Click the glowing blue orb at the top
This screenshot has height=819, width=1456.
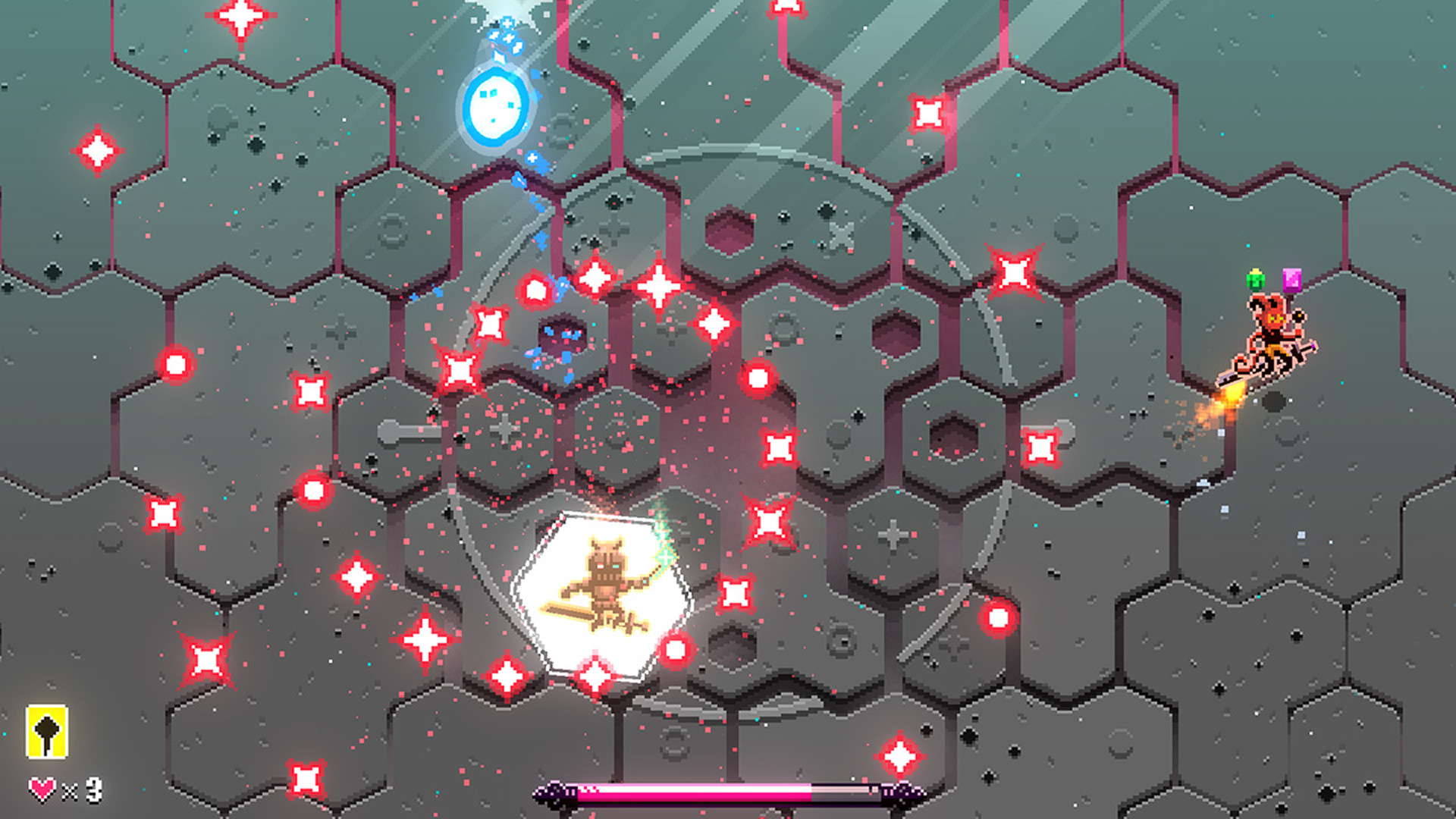coord(497,106)
